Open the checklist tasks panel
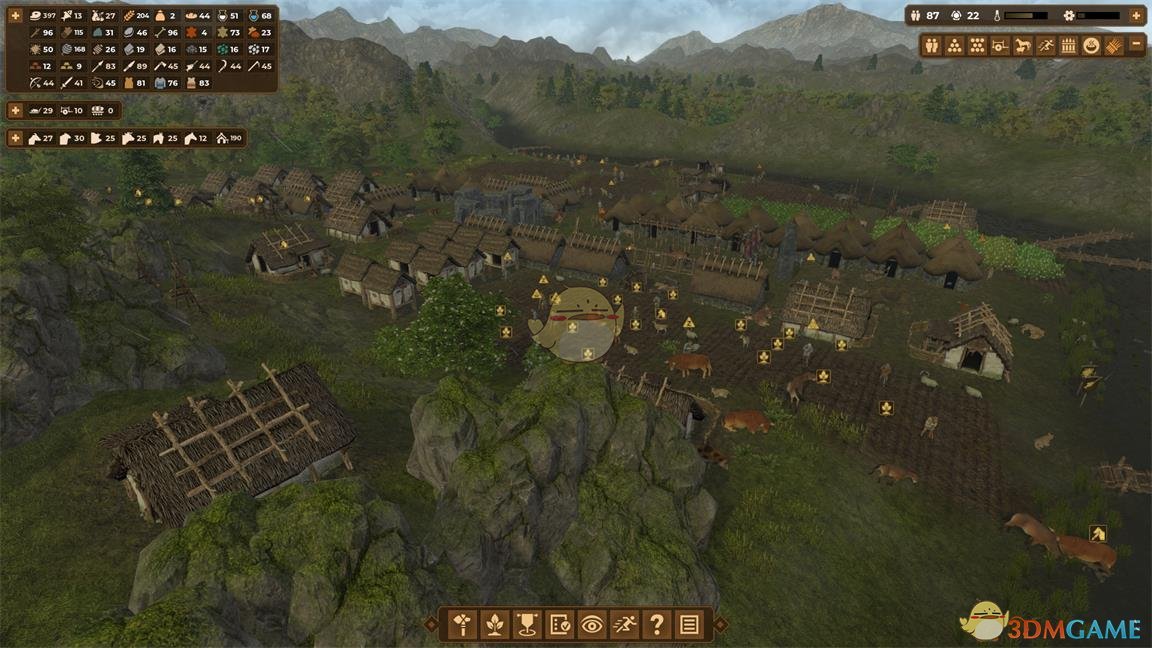The height and width of the screenshot is (648, 1152). tap(559, 625)
